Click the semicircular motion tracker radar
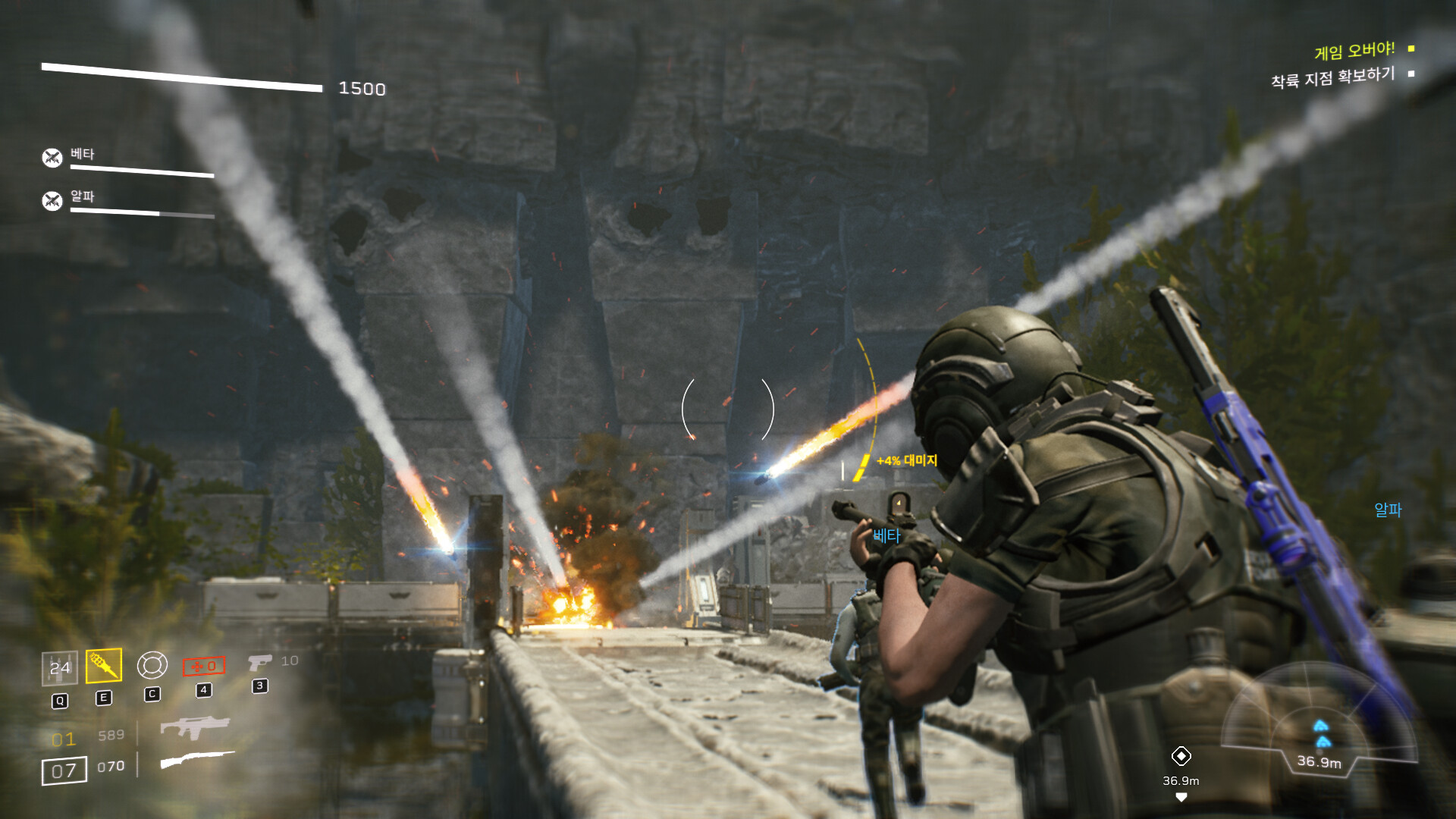Screen dimensions: 1456x819 1319,720
